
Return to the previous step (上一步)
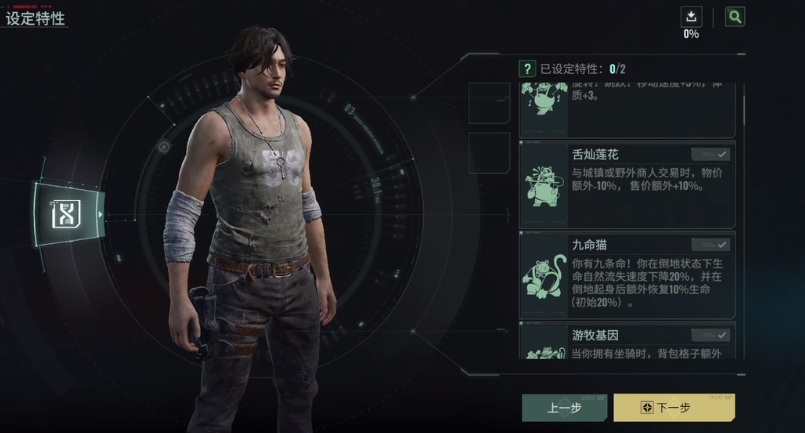point(564,407)
